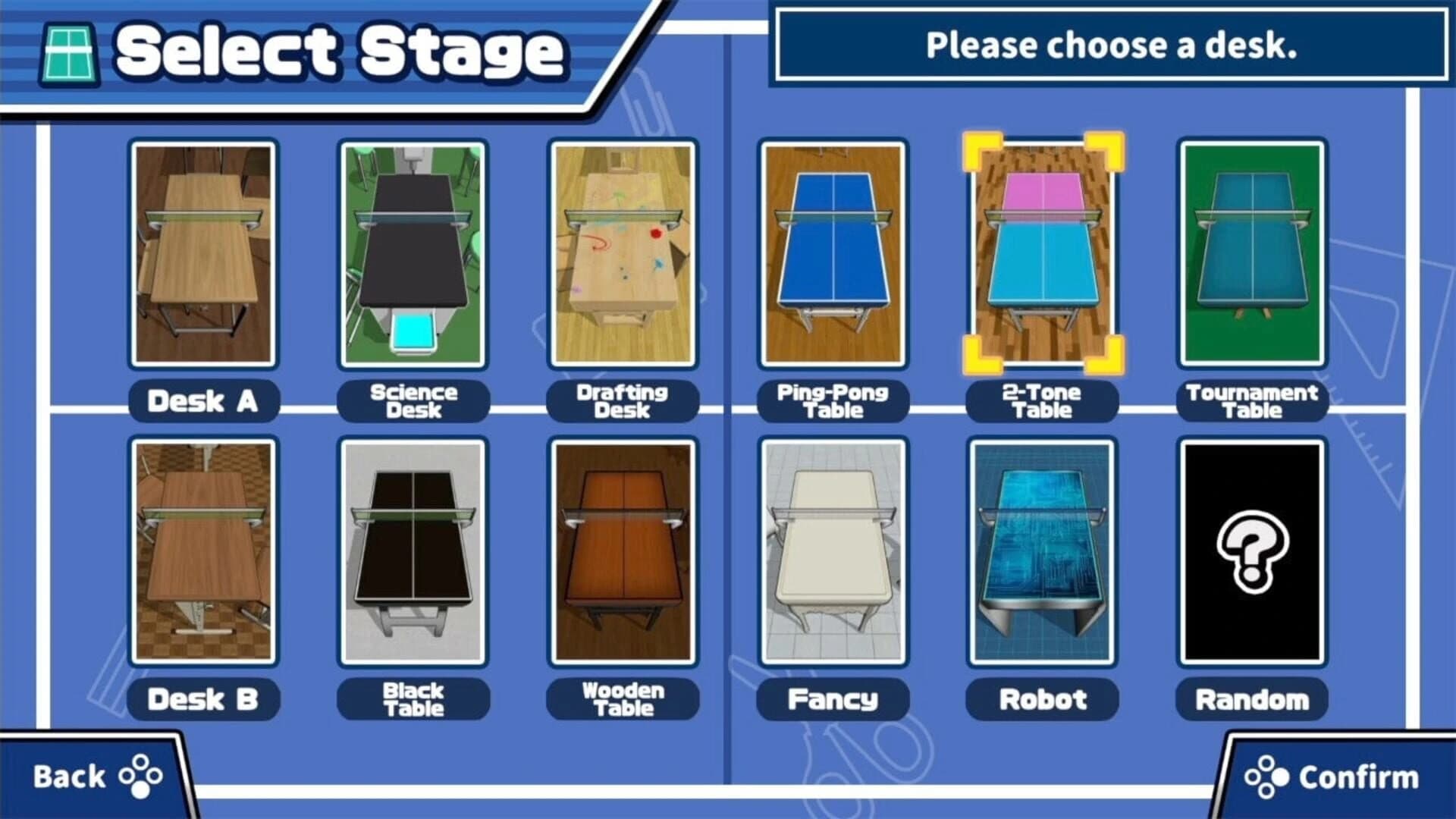This screenshot has height=819, width=1456.
Task: Select the Science Desk stage
Action: [413, 254]
